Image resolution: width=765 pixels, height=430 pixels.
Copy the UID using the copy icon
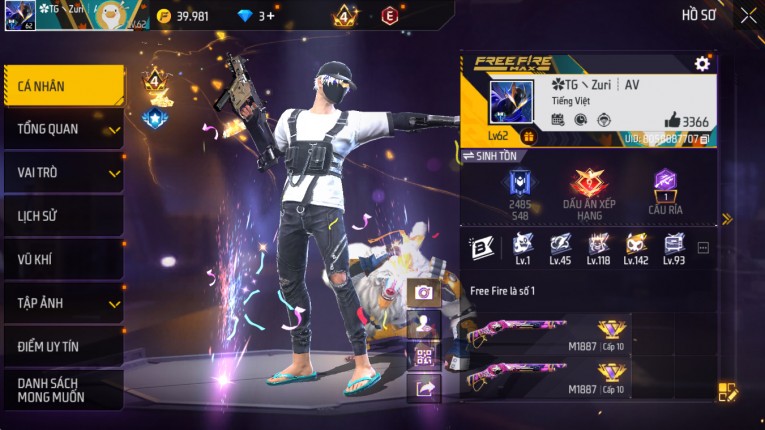[705, 139]
